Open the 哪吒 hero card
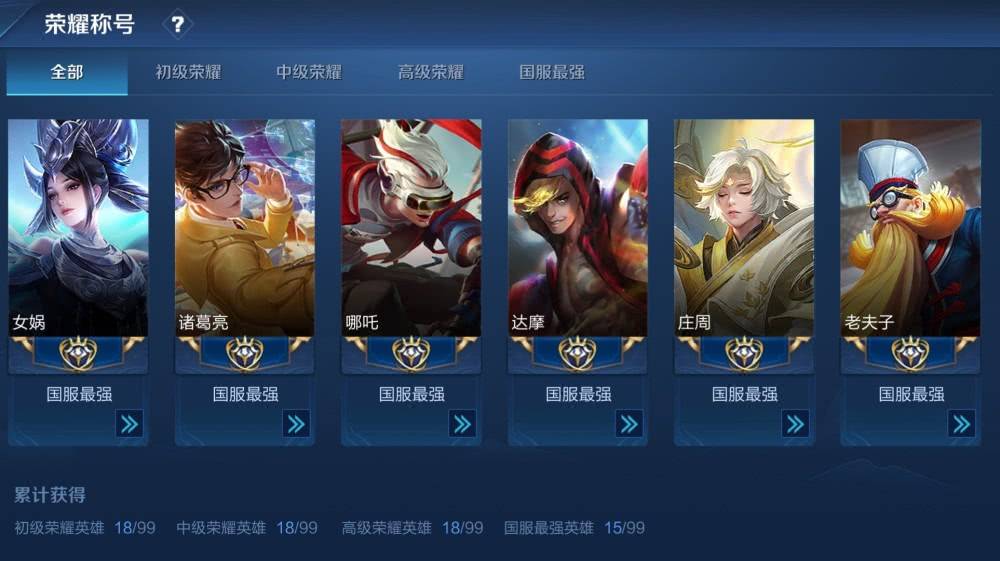1000x561 pixels. (x=411, y=228)
